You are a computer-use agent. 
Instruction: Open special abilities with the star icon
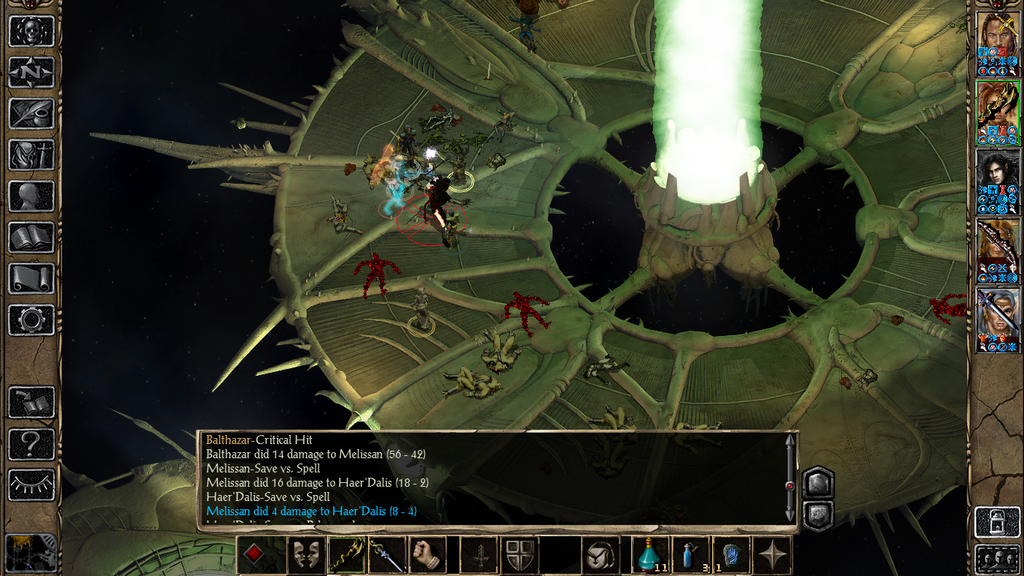[773, 555]
